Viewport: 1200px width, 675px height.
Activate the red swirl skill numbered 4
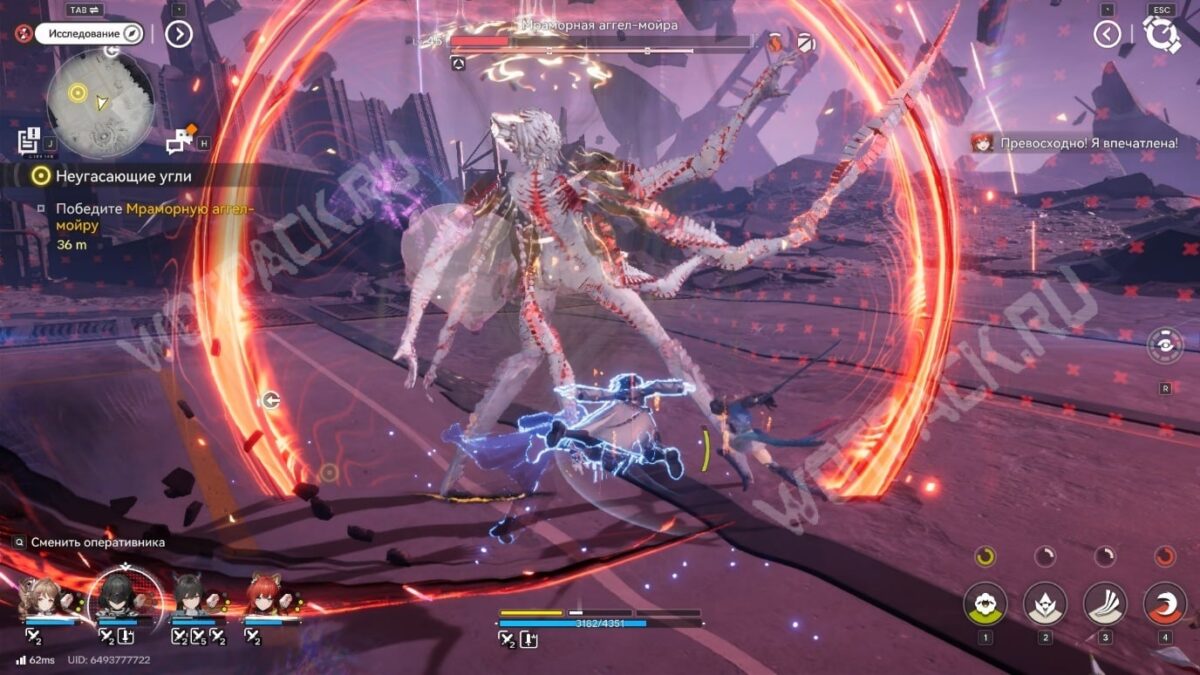[x=1164, y=603]
